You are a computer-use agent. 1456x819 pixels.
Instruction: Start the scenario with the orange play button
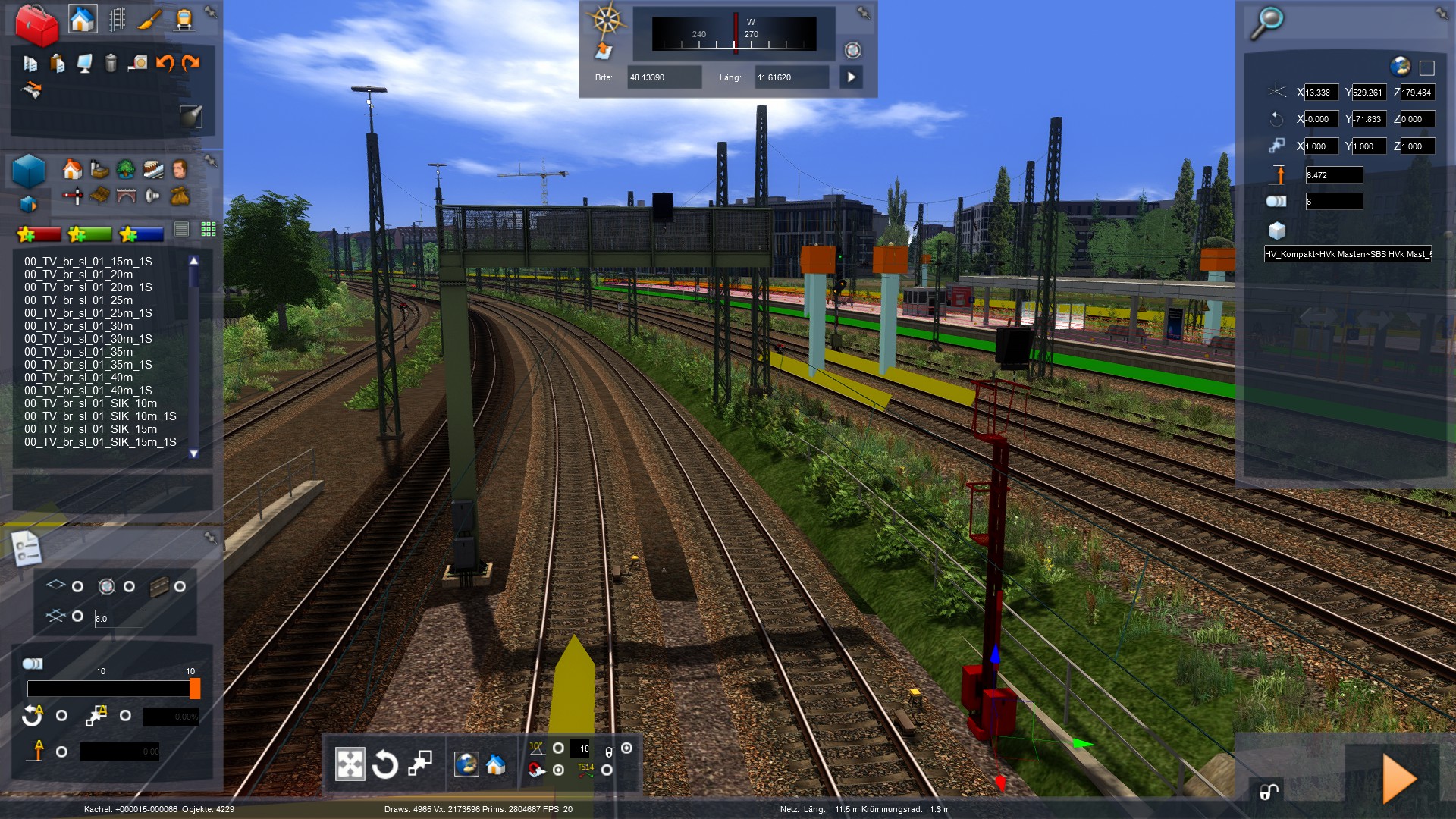pyautogui.click(x=1399, y=778)
